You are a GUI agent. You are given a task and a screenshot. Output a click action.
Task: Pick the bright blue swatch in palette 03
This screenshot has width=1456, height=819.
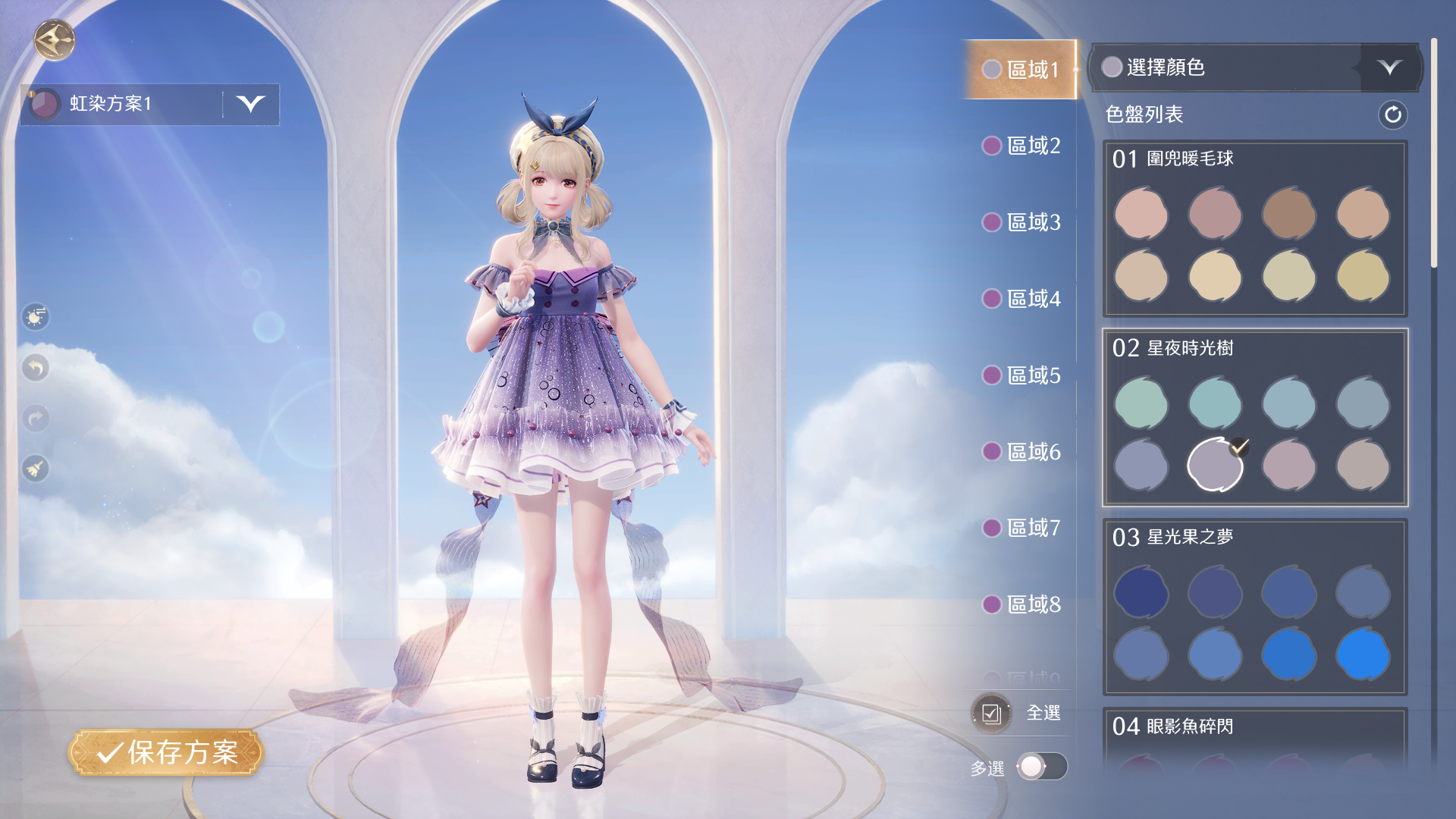1363,654
